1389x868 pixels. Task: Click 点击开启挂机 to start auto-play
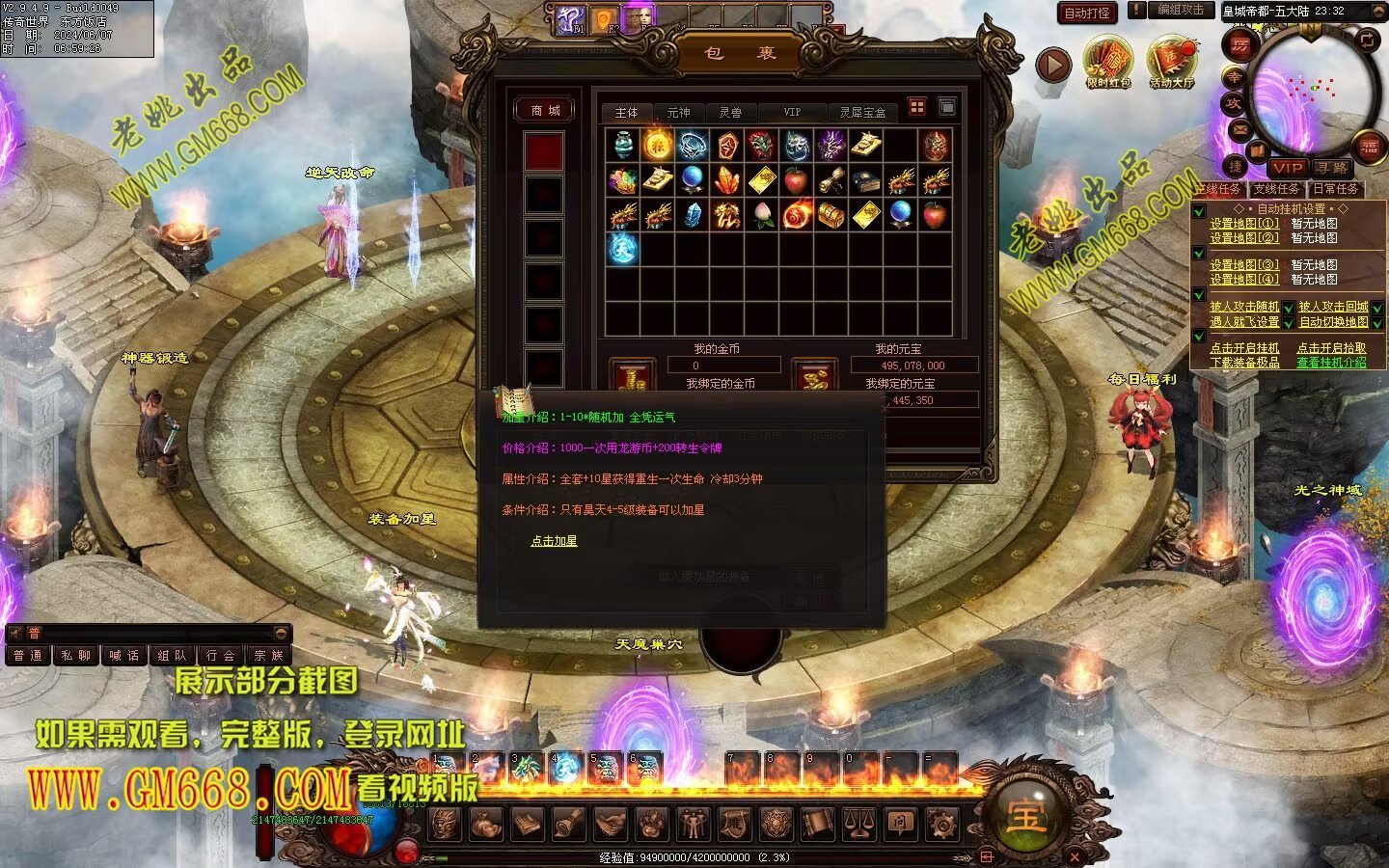pyautogui.click(x=1244, y=348)
